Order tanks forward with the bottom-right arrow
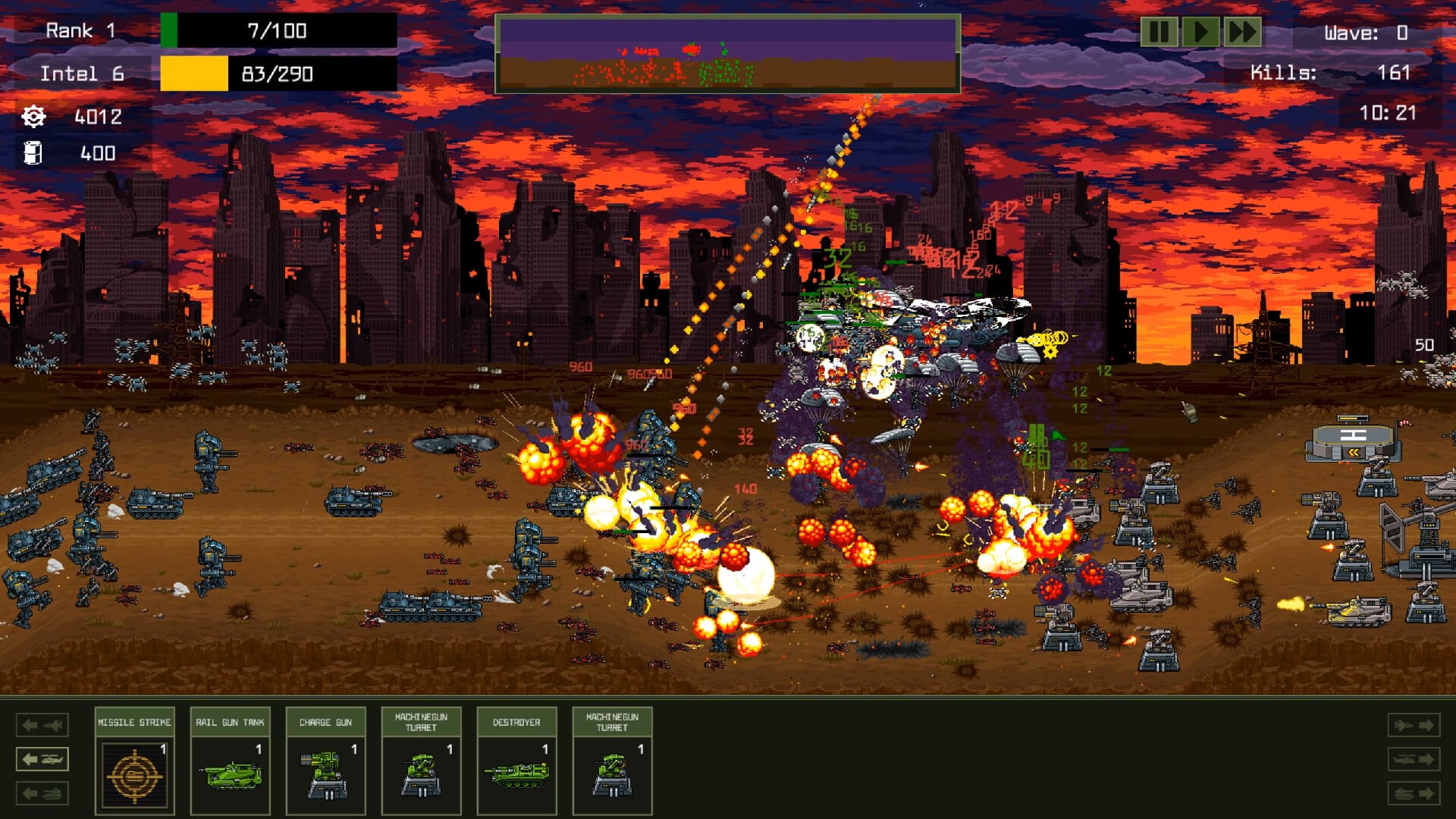The image size is (1456, 819). pyautogui.click(x=1415, y=791)
